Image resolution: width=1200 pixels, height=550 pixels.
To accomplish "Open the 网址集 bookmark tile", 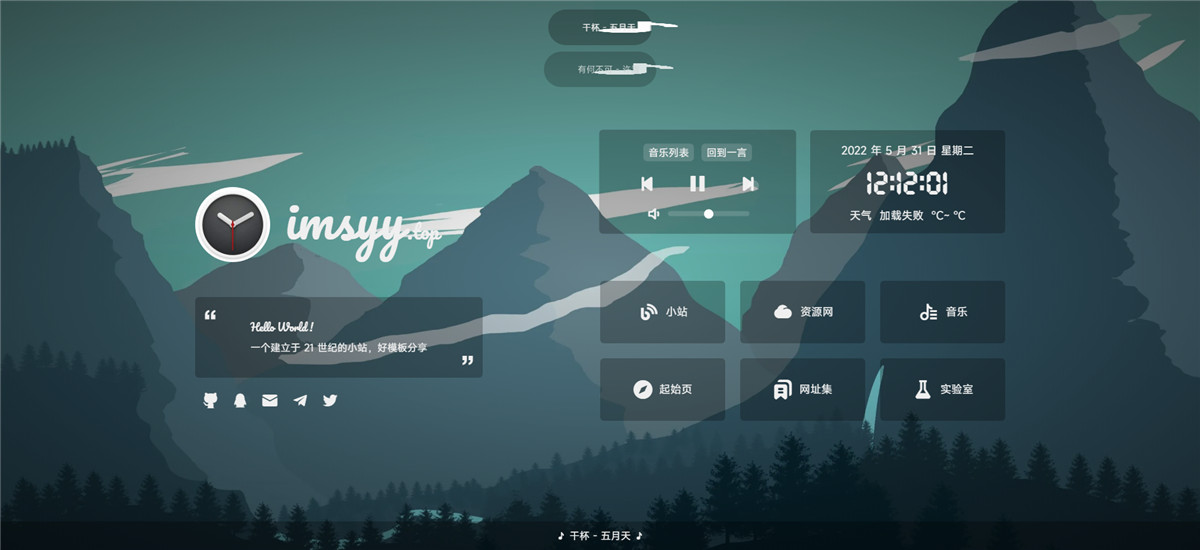I will (802, 389).
